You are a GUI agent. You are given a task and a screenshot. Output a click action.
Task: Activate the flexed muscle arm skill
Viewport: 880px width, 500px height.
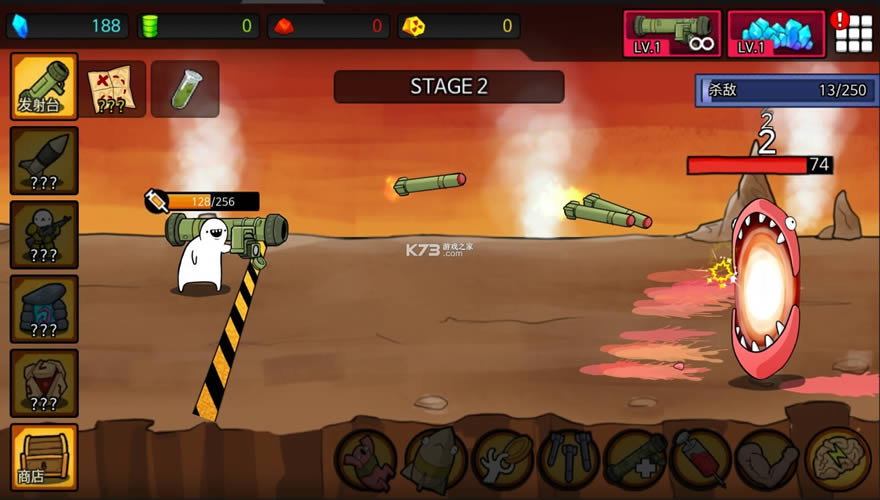point(768,460)
